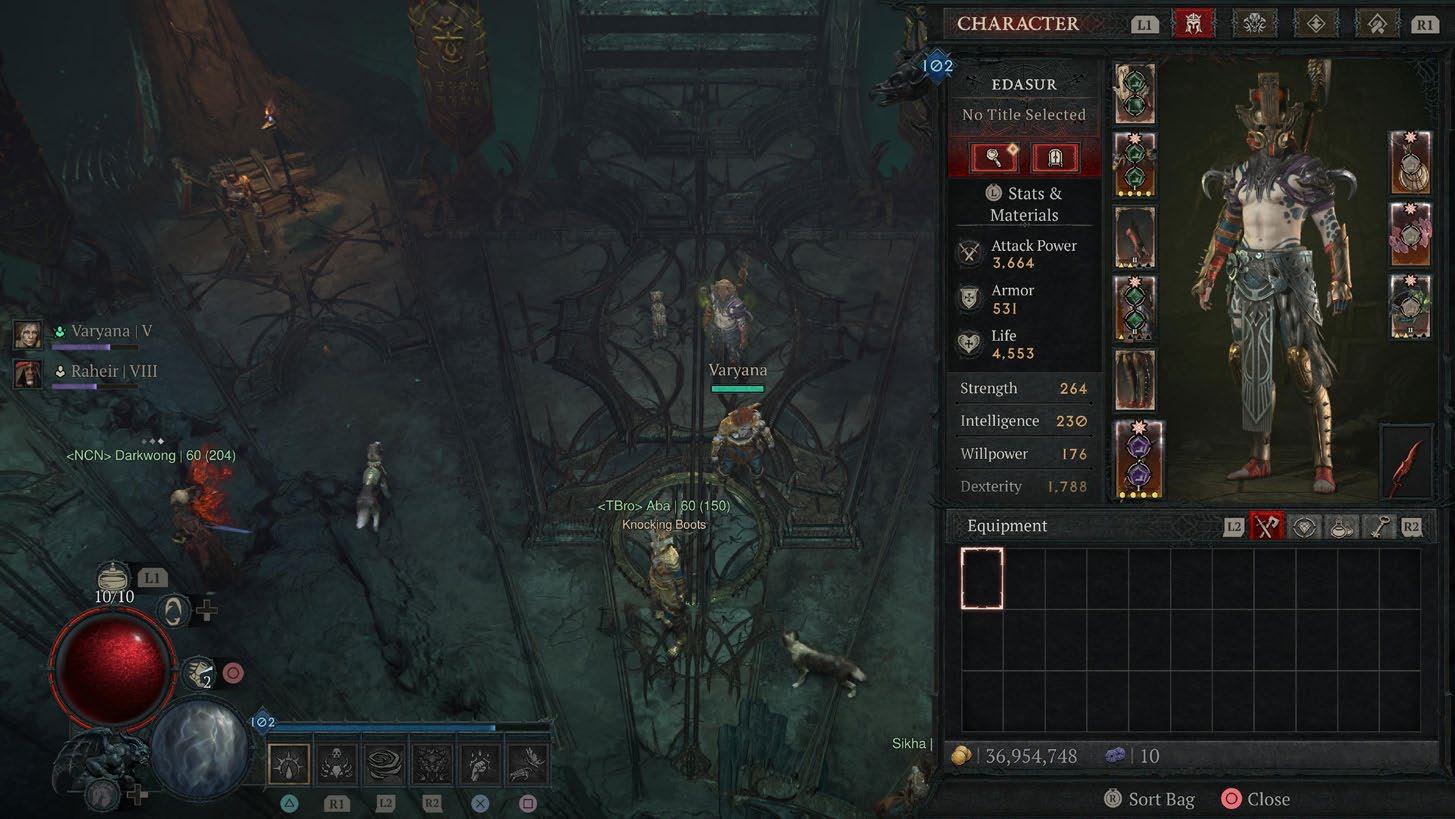The image size is (1455, 819).
Task: Close the character panel
Action: coord(1256,799)
